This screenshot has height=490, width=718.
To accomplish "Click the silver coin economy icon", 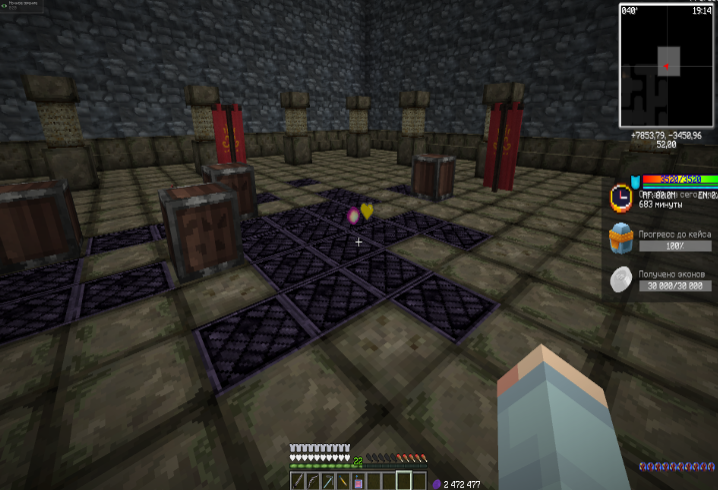I will 621,281.
